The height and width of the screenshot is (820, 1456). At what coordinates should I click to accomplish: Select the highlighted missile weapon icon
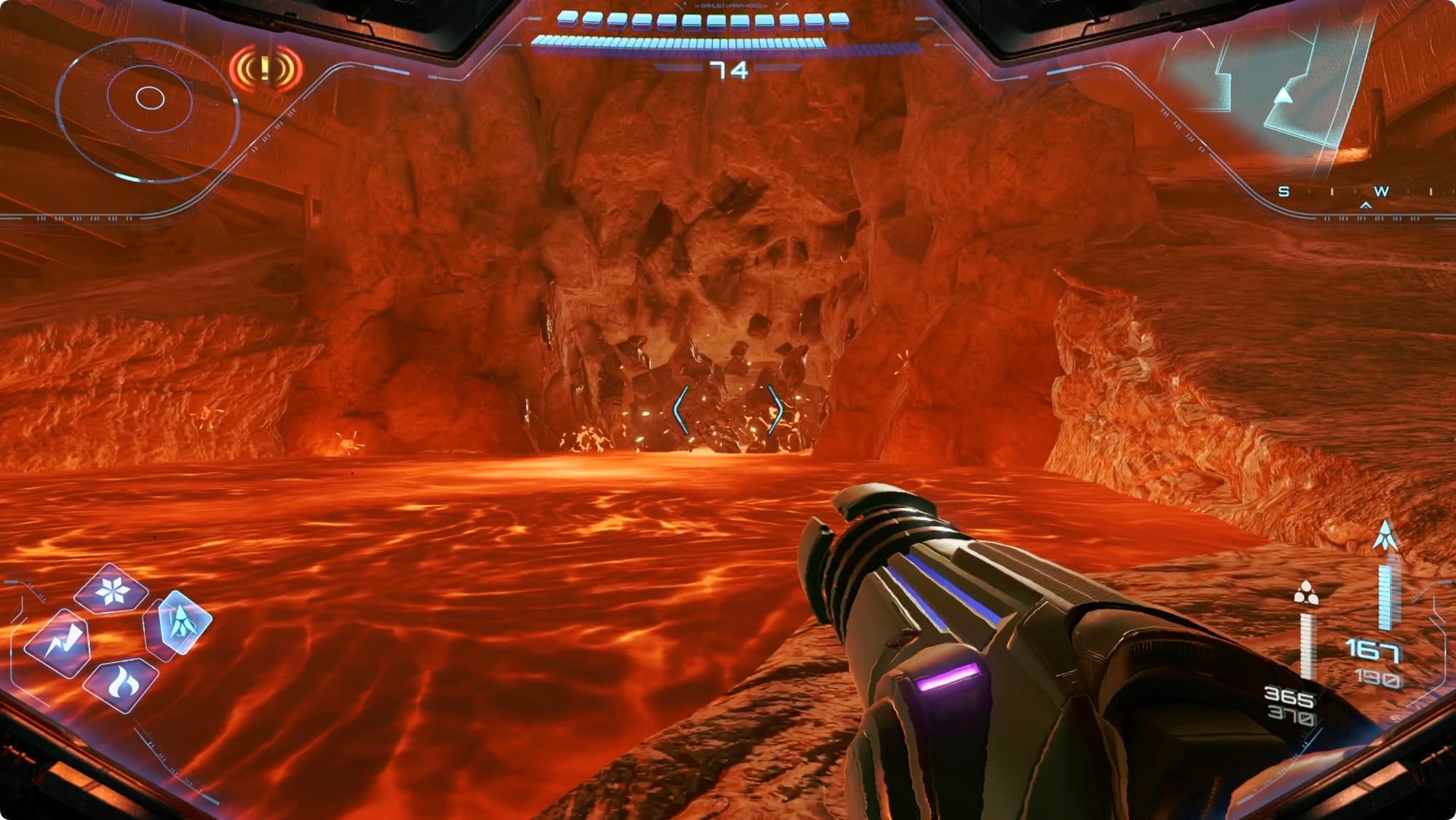[x=181, y=623]
